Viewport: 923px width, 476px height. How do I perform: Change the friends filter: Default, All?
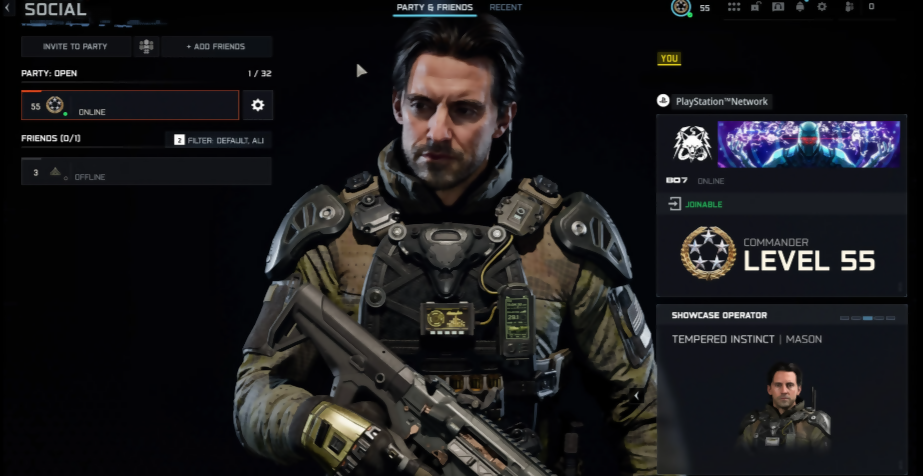(218, 140)
